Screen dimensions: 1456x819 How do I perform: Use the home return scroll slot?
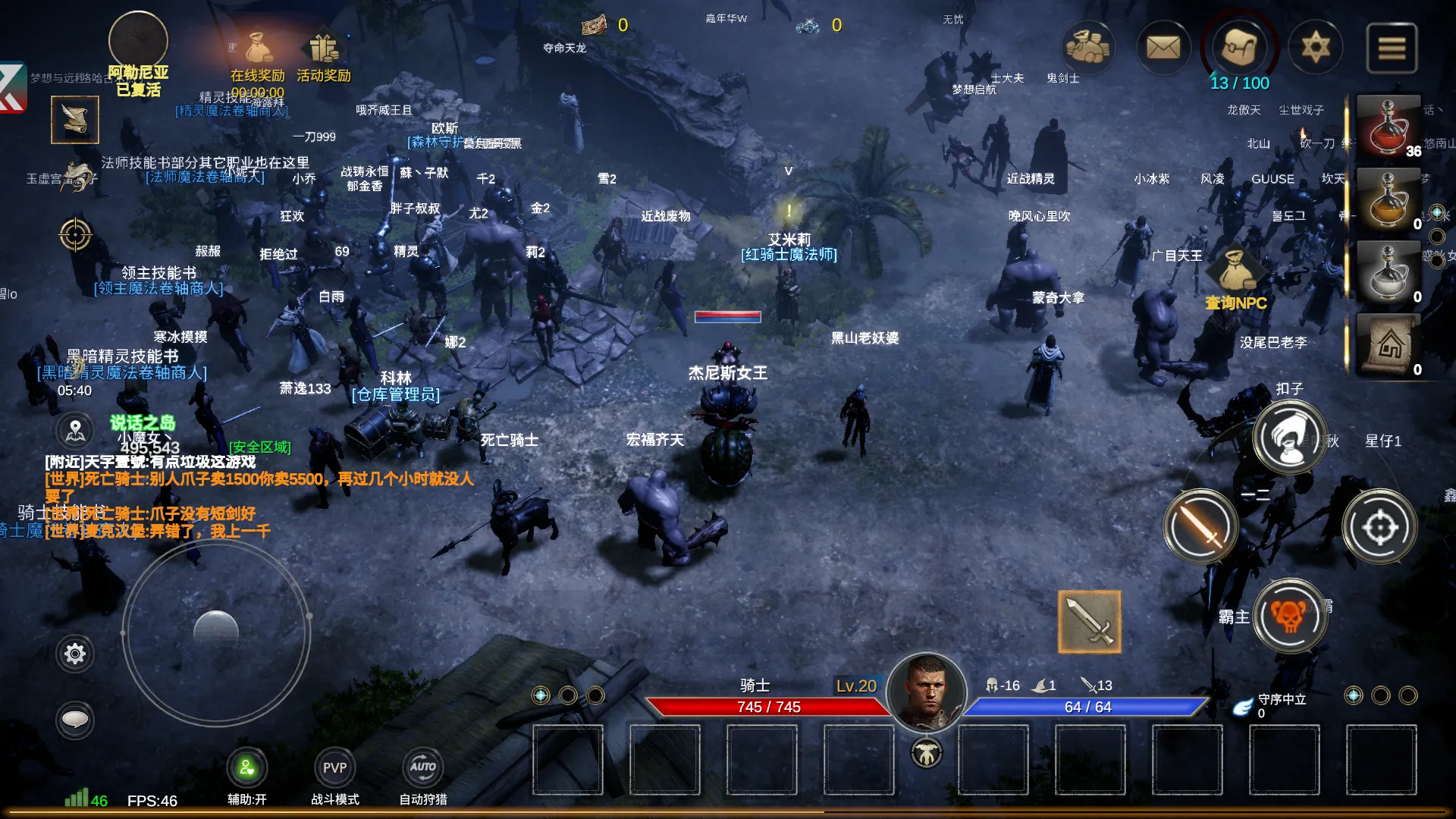[1388, 345]
